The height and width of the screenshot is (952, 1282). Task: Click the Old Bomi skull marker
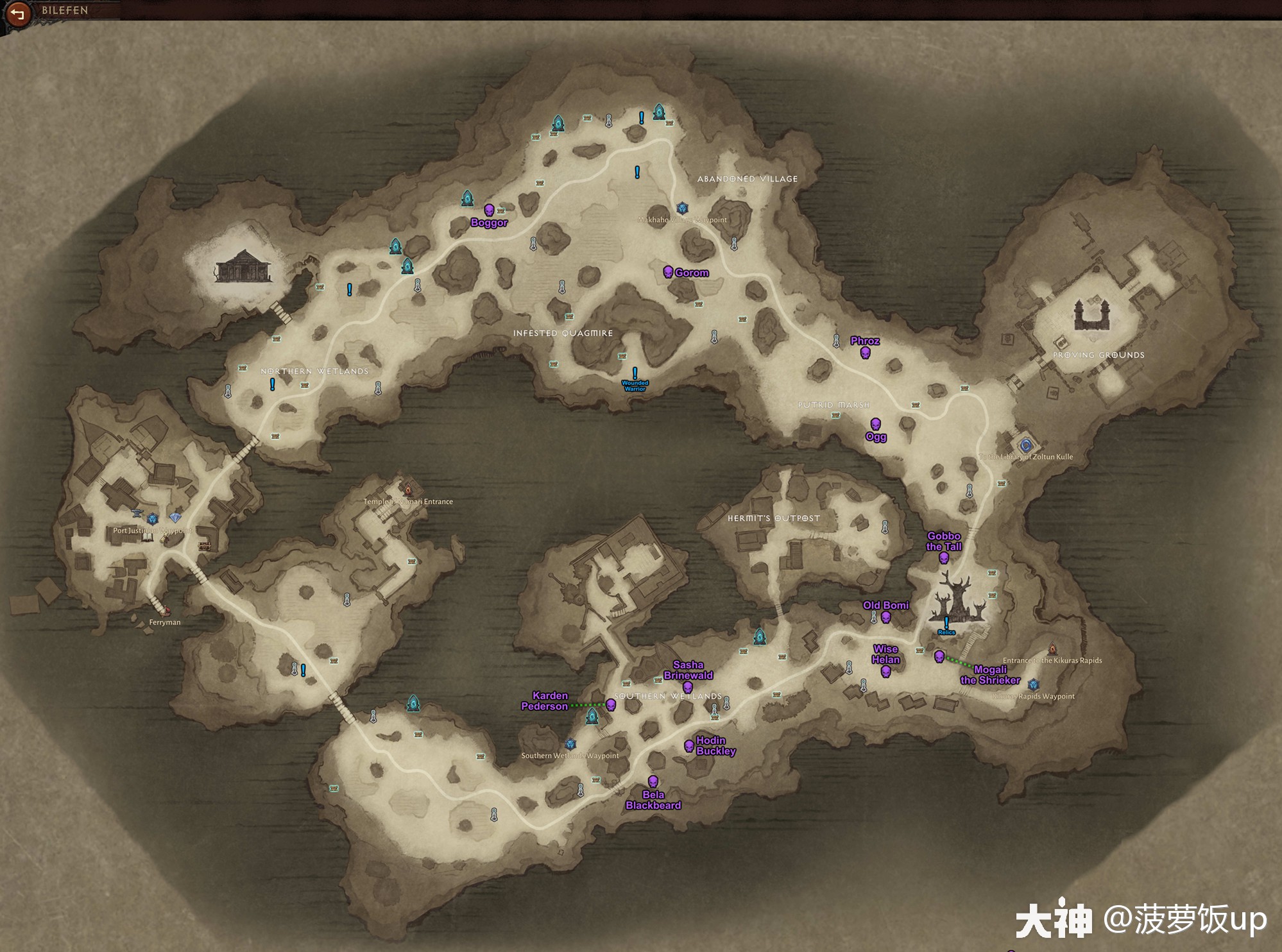tap(886, 617)
